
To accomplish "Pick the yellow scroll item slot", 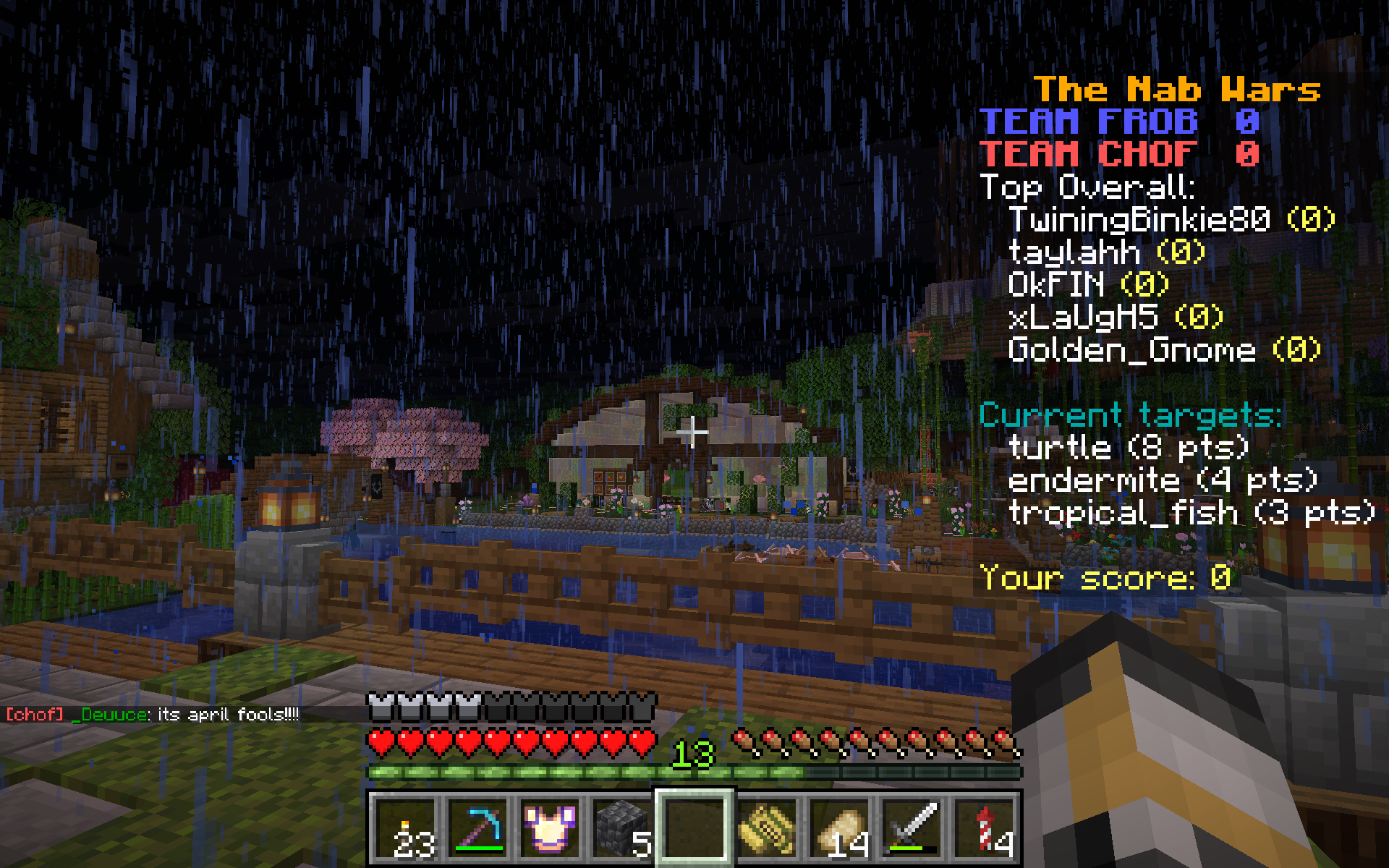I will (x=767, y=828).
